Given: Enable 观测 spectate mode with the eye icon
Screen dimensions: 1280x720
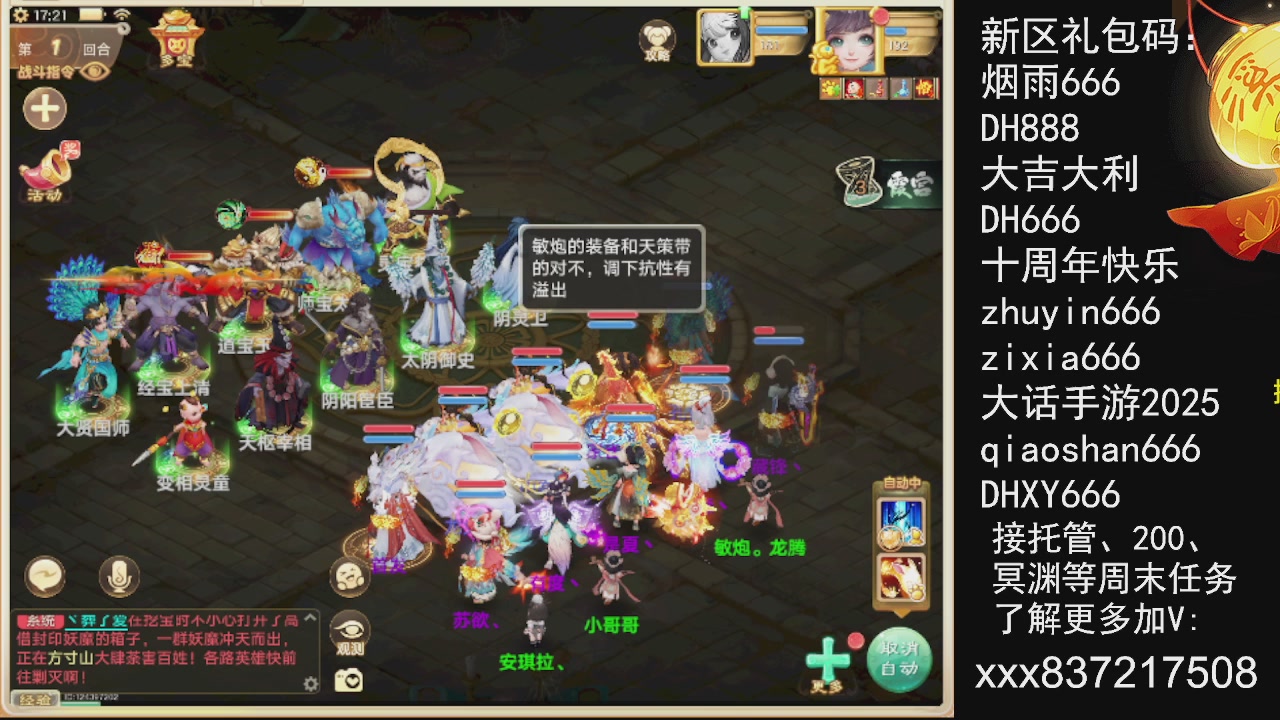Looking at the screenshot, I should 350,630.
